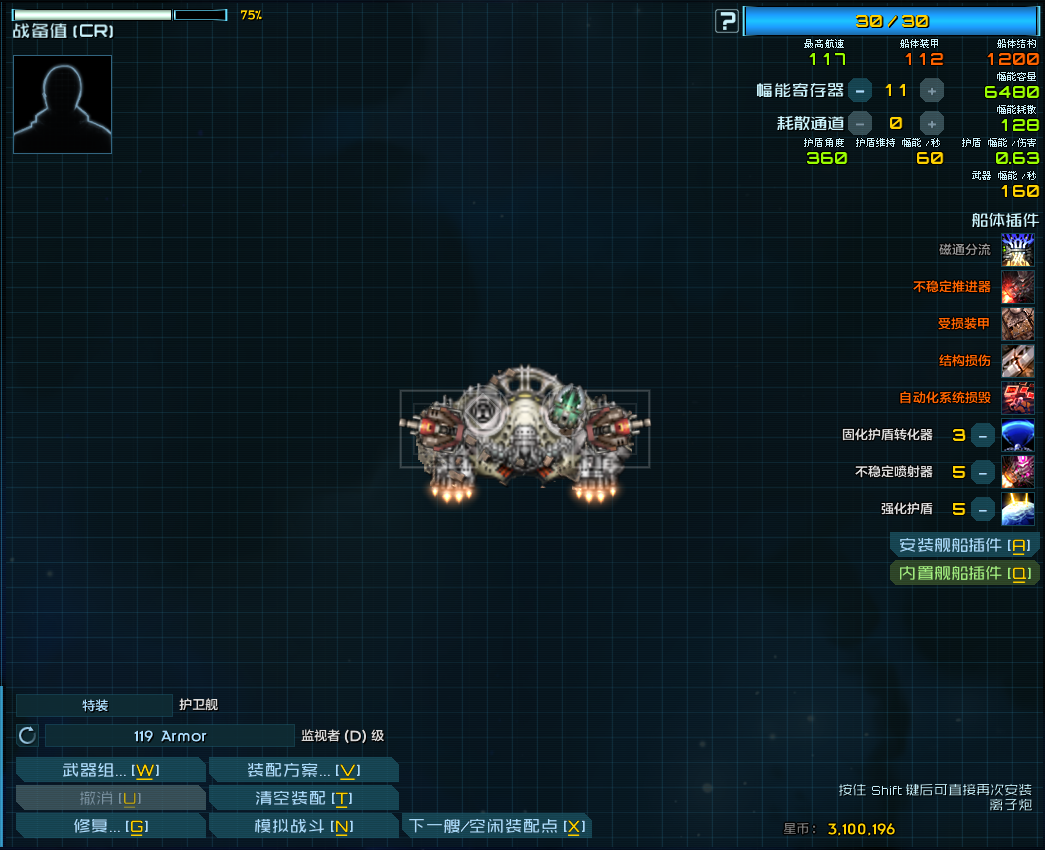Open 安装舰船插件 hullmod installer
This screenshot has width=1045, height=850.
coord(964,545)
